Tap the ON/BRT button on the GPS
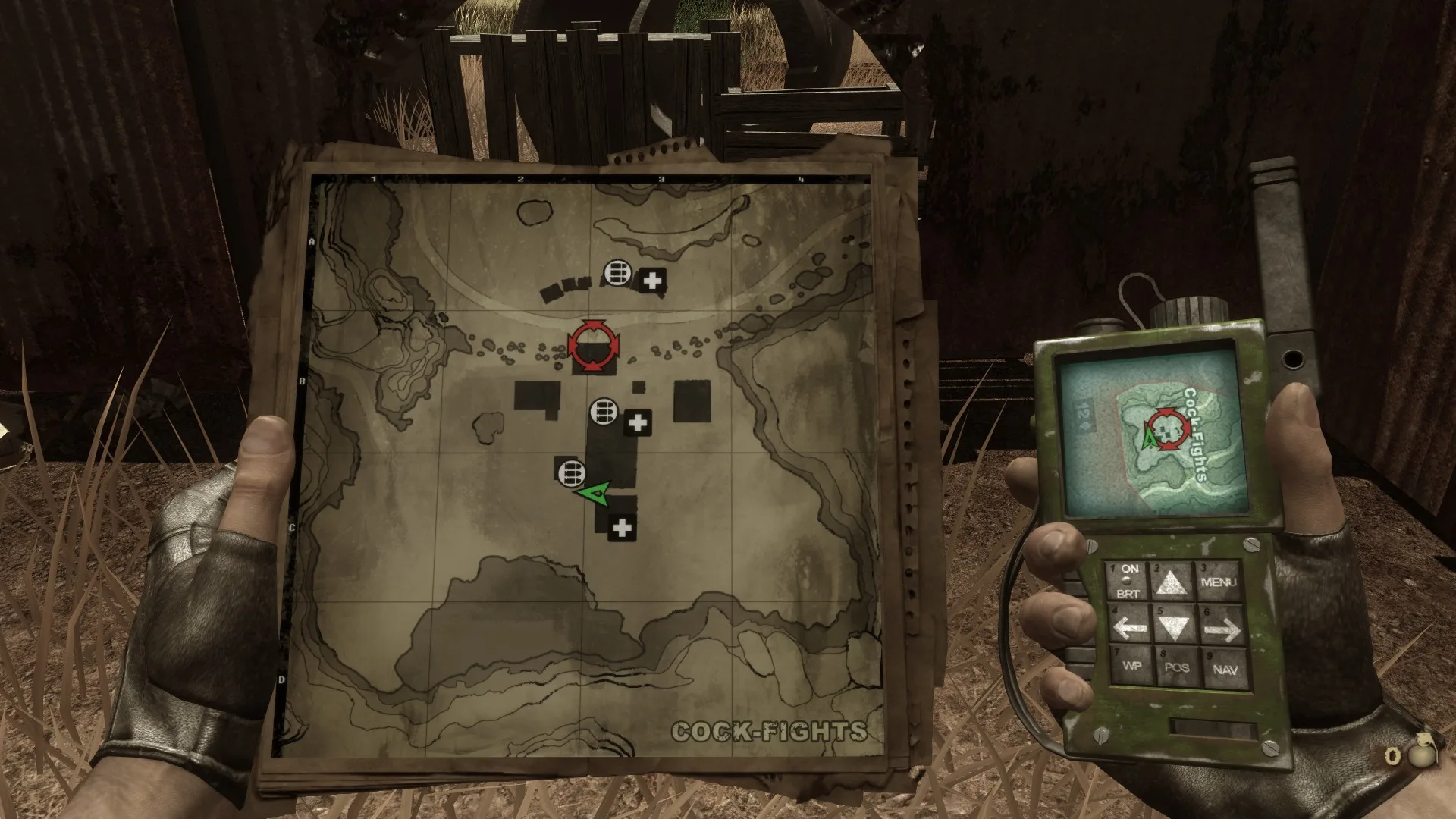 [x=1128, y=582]
